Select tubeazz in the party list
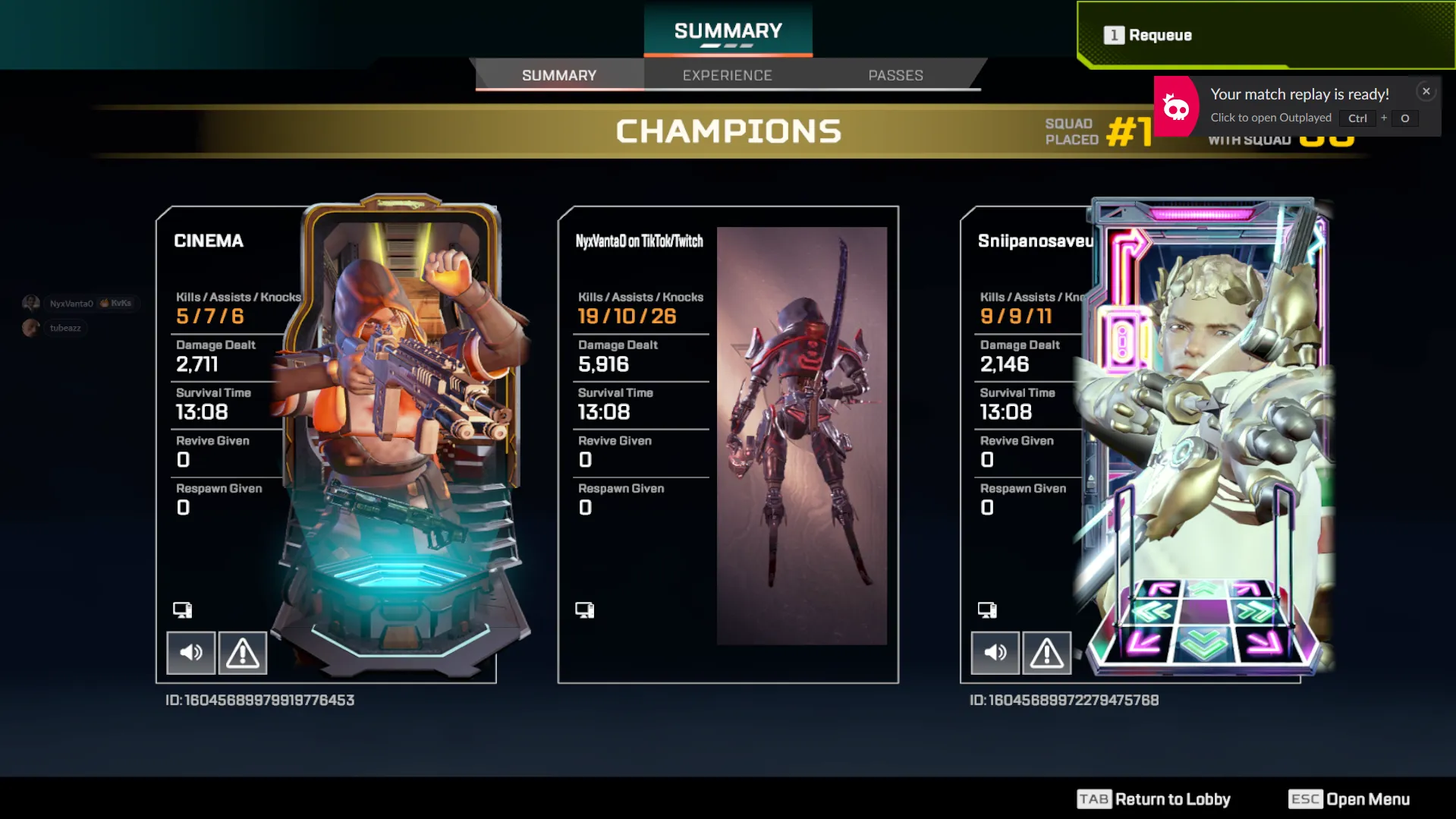Image resolution: width=1456 pixels, height=819 pixels. [64, 328]
